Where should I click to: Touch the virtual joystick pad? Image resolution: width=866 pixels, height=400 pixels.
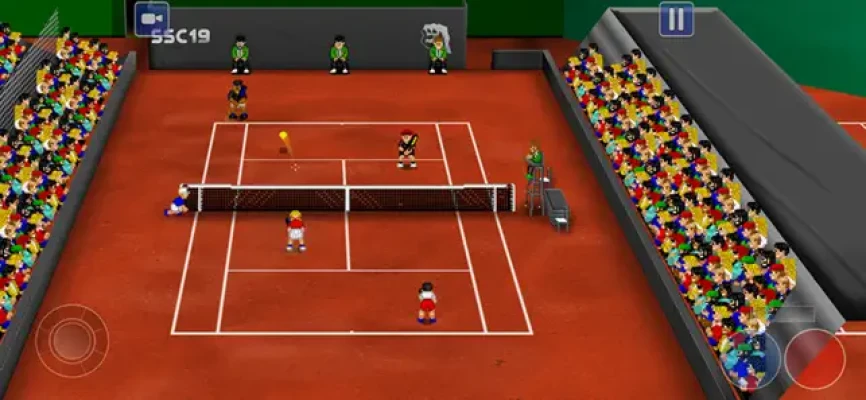click(x=72, y=340)
